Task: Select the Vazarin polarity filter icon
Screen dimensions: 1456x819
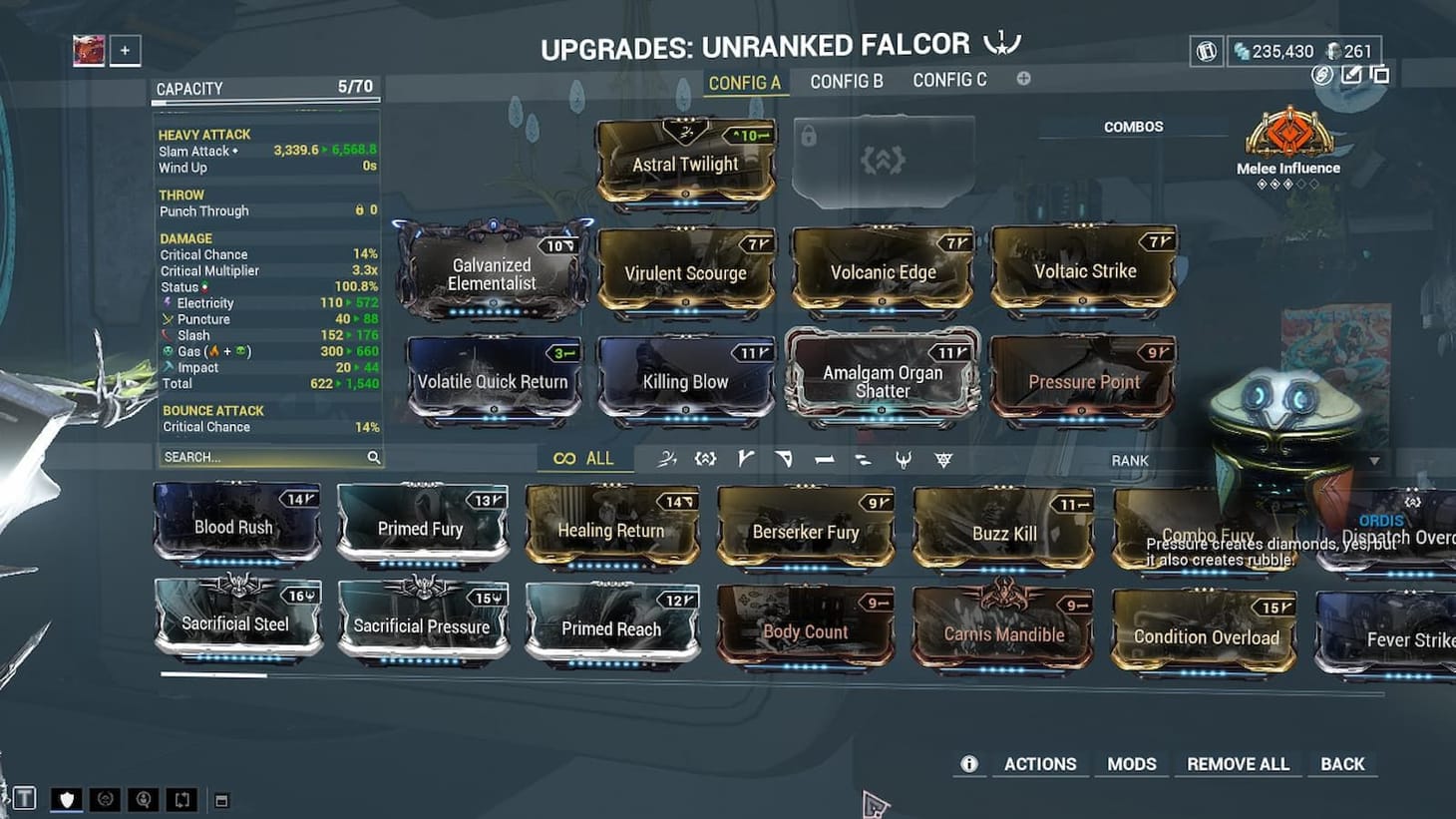Action: coord(784,460)
